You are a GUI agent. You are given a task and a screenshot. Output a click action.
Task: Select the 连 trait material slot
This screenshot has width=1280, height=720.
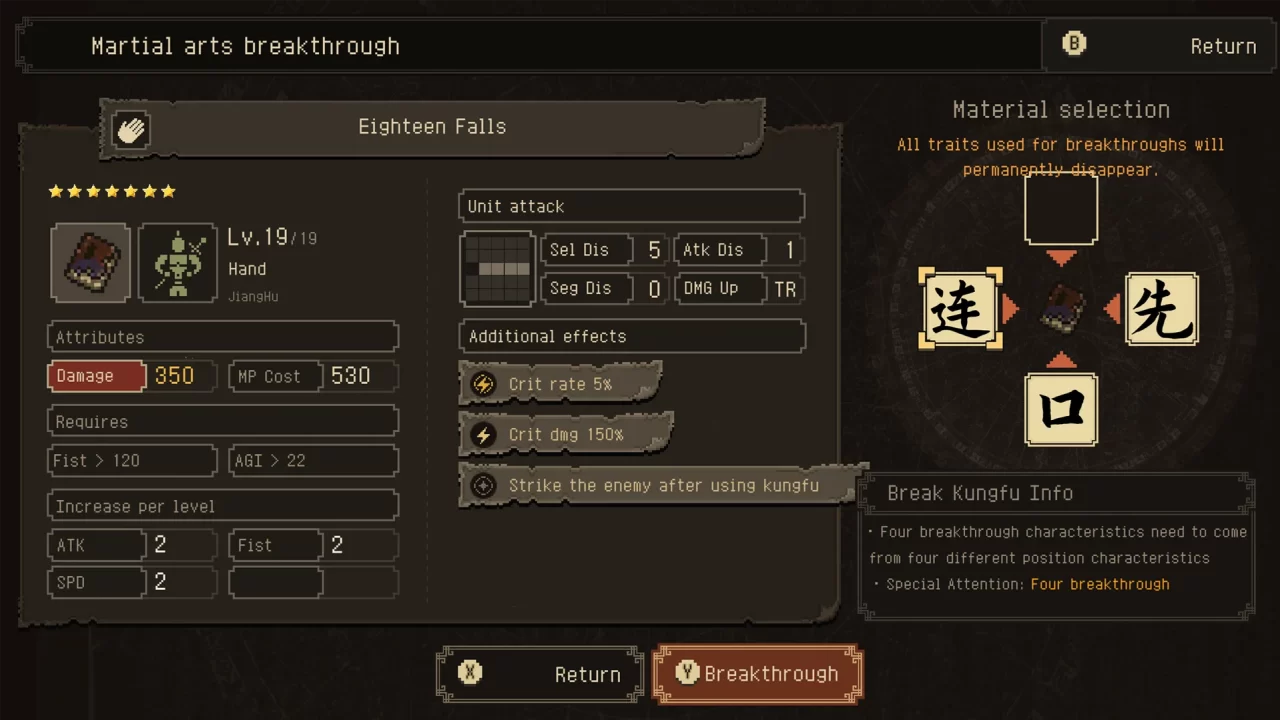pos(960,309)
